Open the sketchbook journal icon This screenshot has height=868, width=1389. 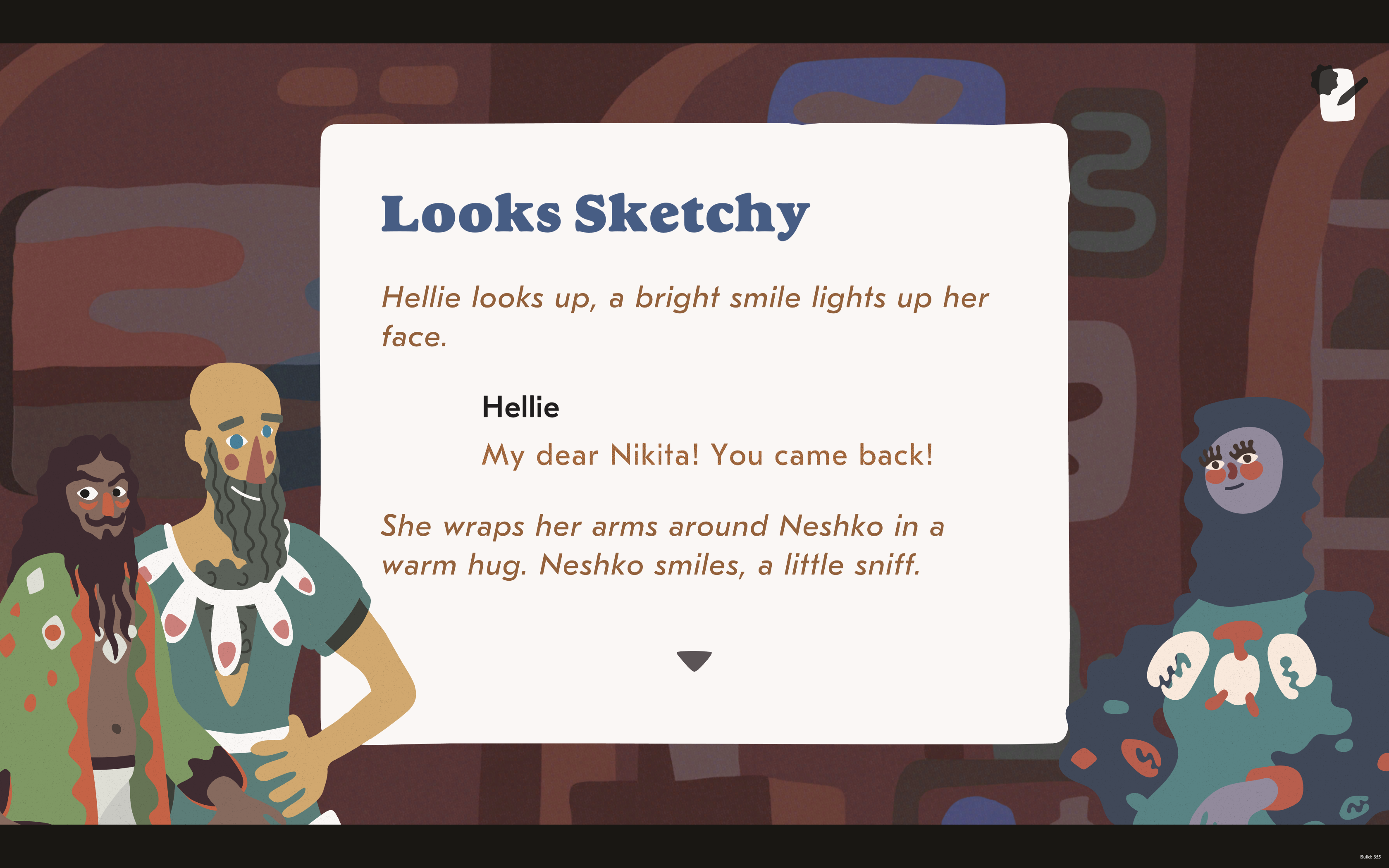pyautogui.click(x=1338, y=95)
